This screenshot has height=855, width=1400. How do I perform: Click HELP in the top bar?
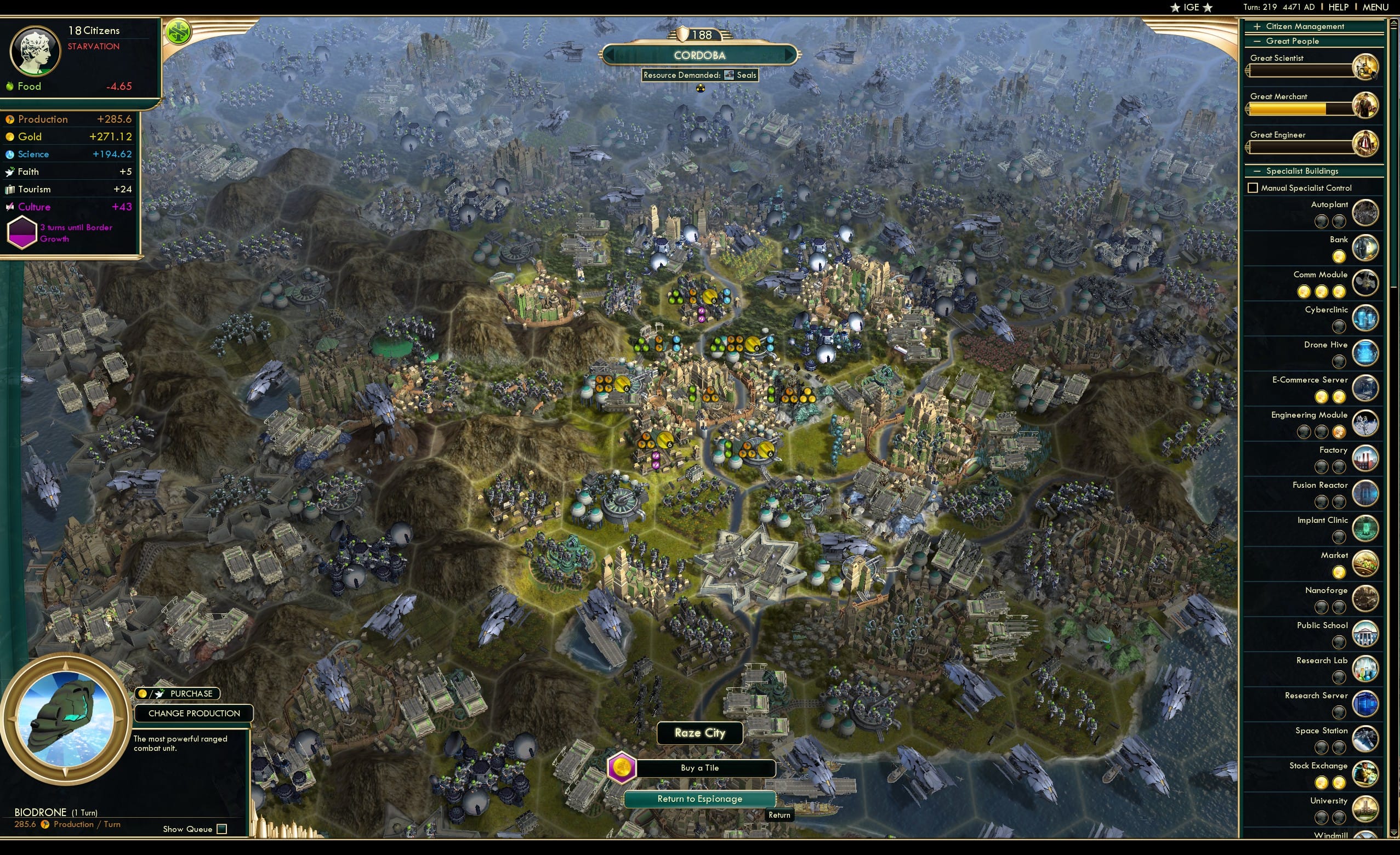1339,7
